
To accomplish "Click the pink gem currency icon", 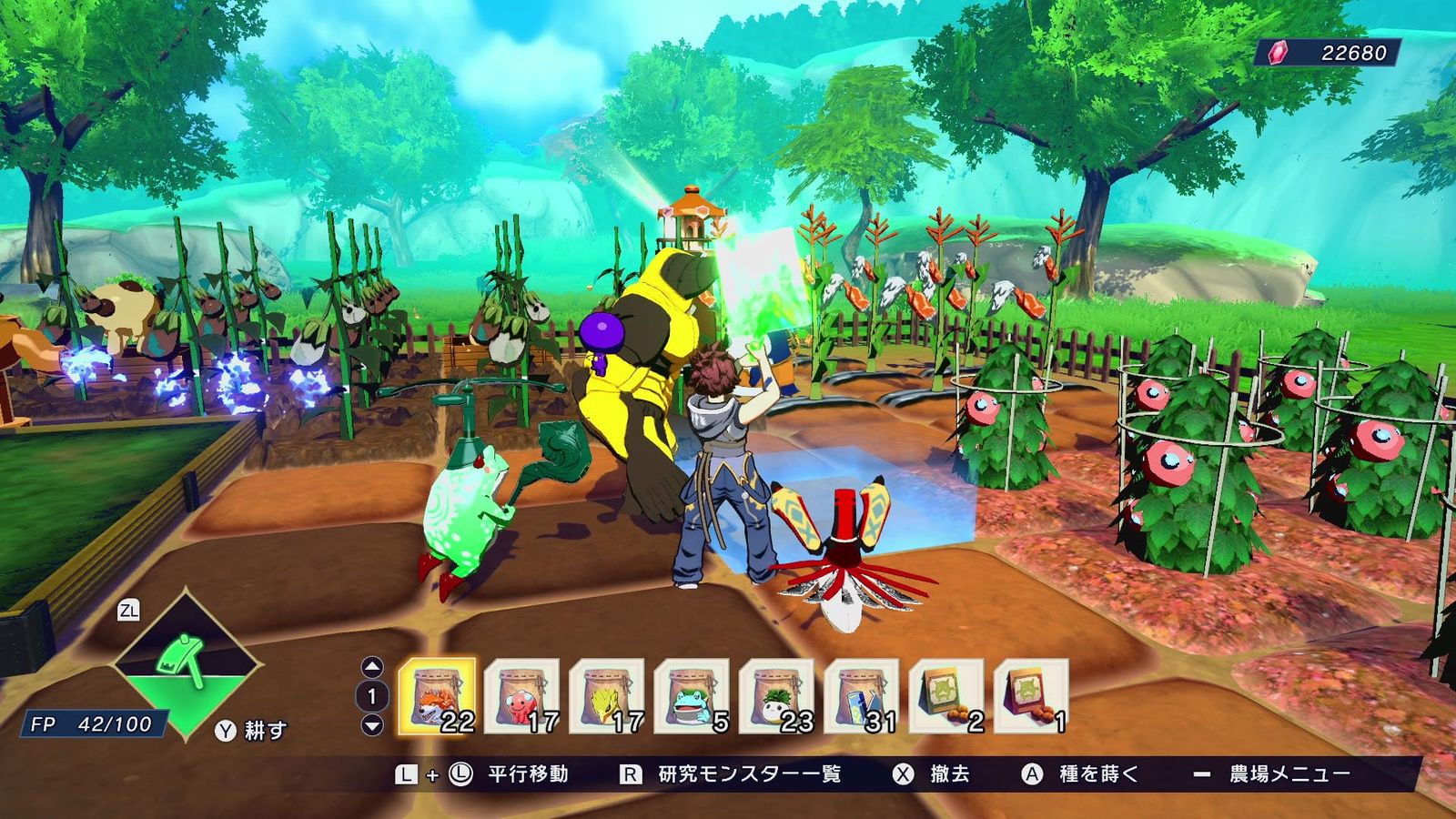I will 1278,53.
